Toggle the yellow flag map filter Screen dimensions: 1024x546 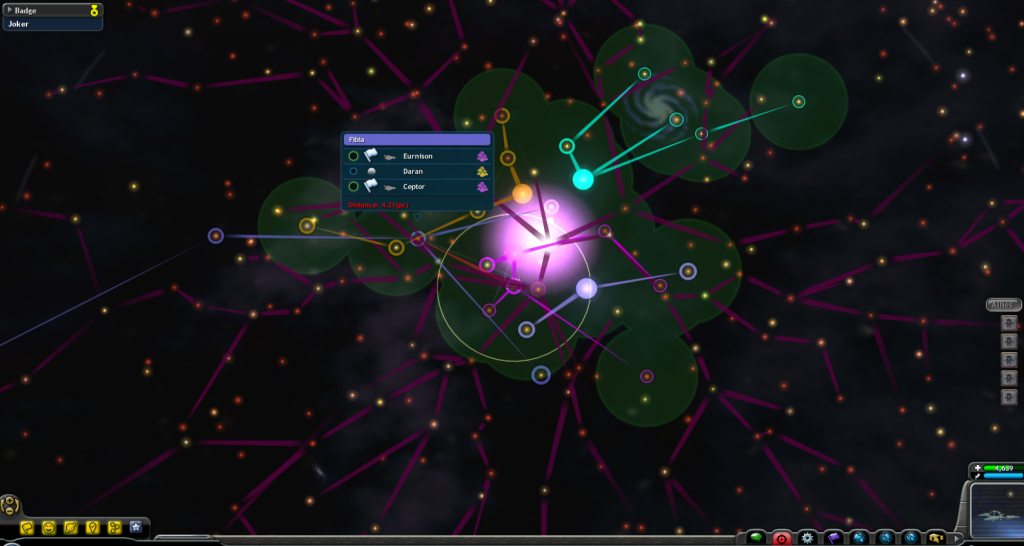tap(27, 527)
